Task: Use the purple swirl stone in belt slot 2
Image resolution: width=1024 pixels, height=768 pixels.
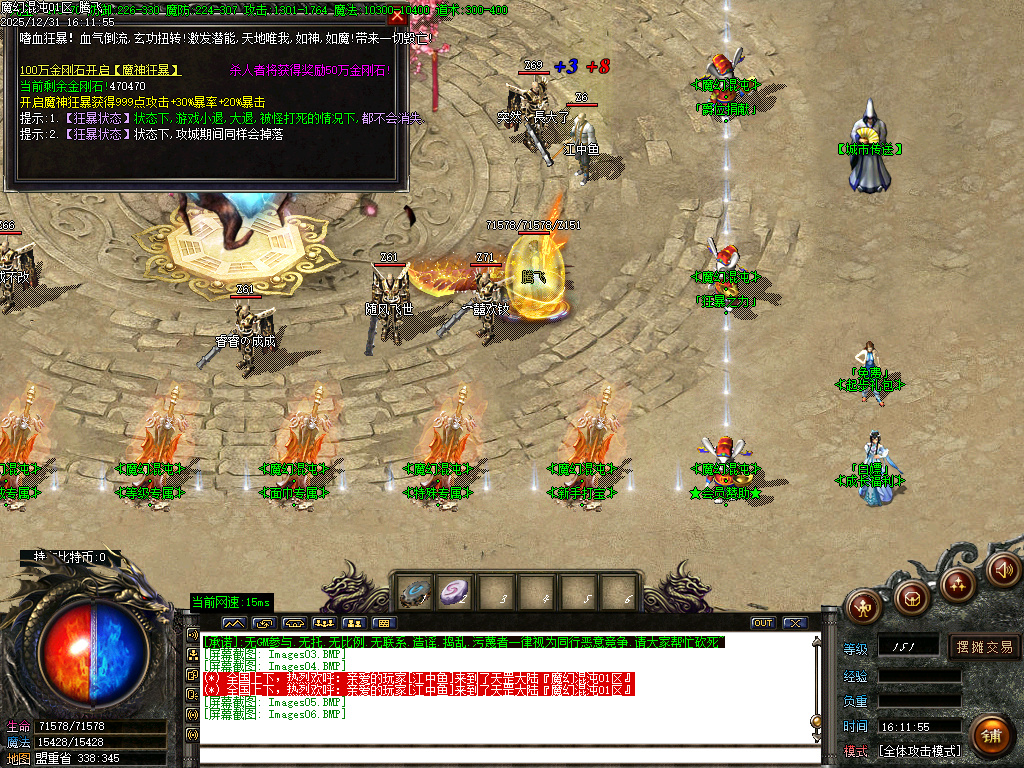Action: [455, 593]
